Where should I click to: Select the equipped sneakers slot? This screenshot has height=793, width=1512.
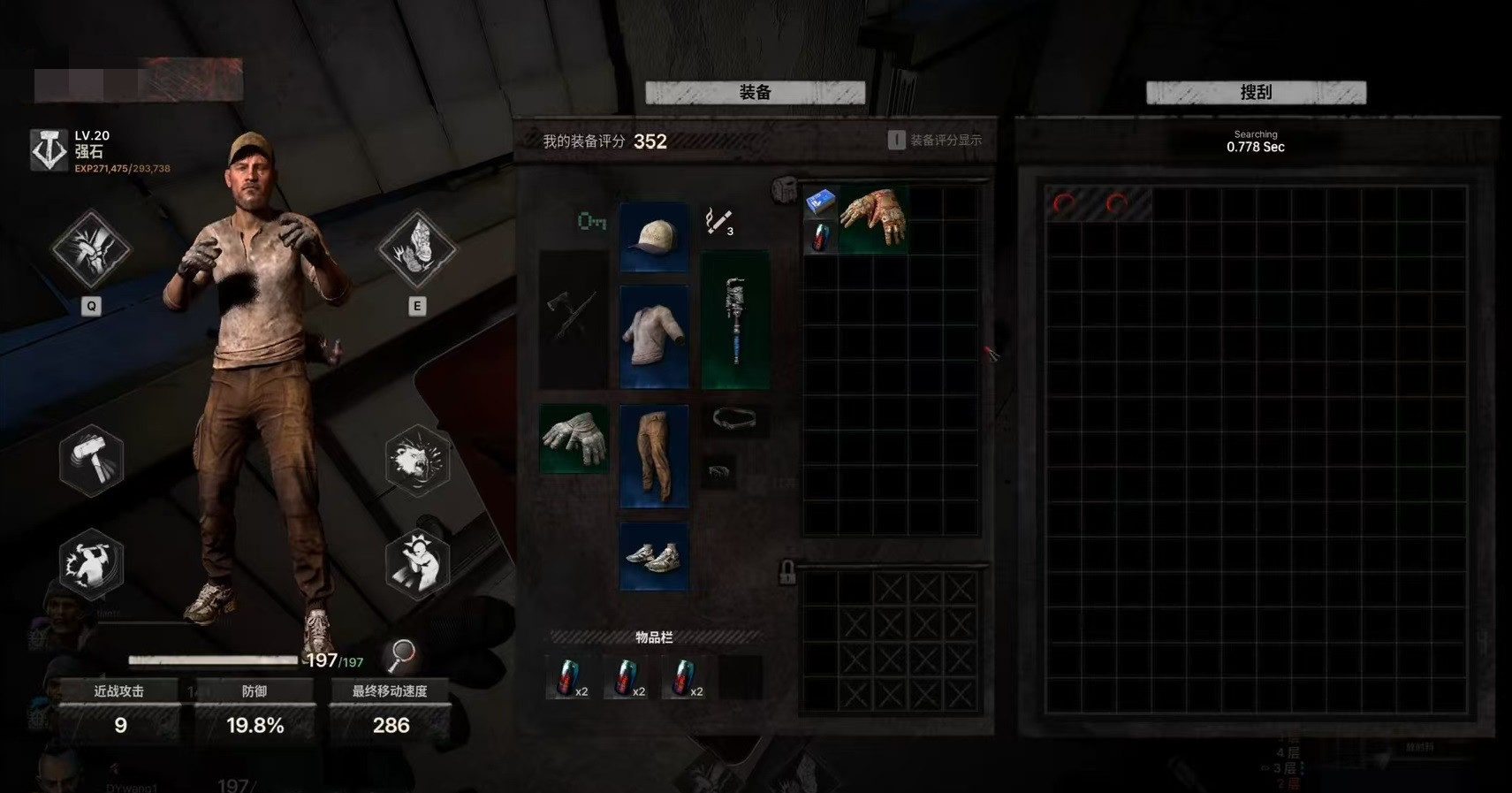coord(654,556)
